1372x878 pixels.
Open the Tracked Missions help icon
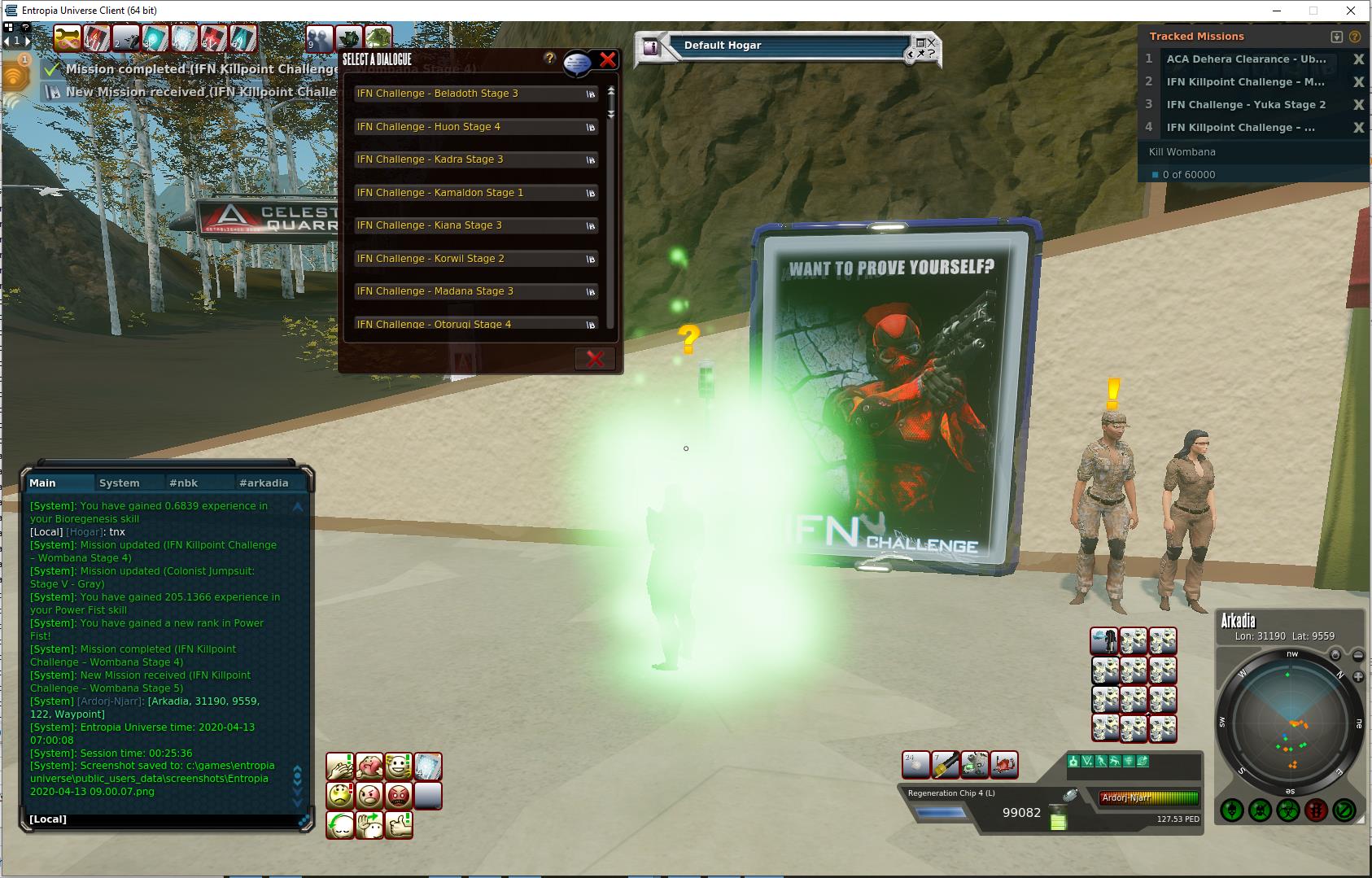1355,37
